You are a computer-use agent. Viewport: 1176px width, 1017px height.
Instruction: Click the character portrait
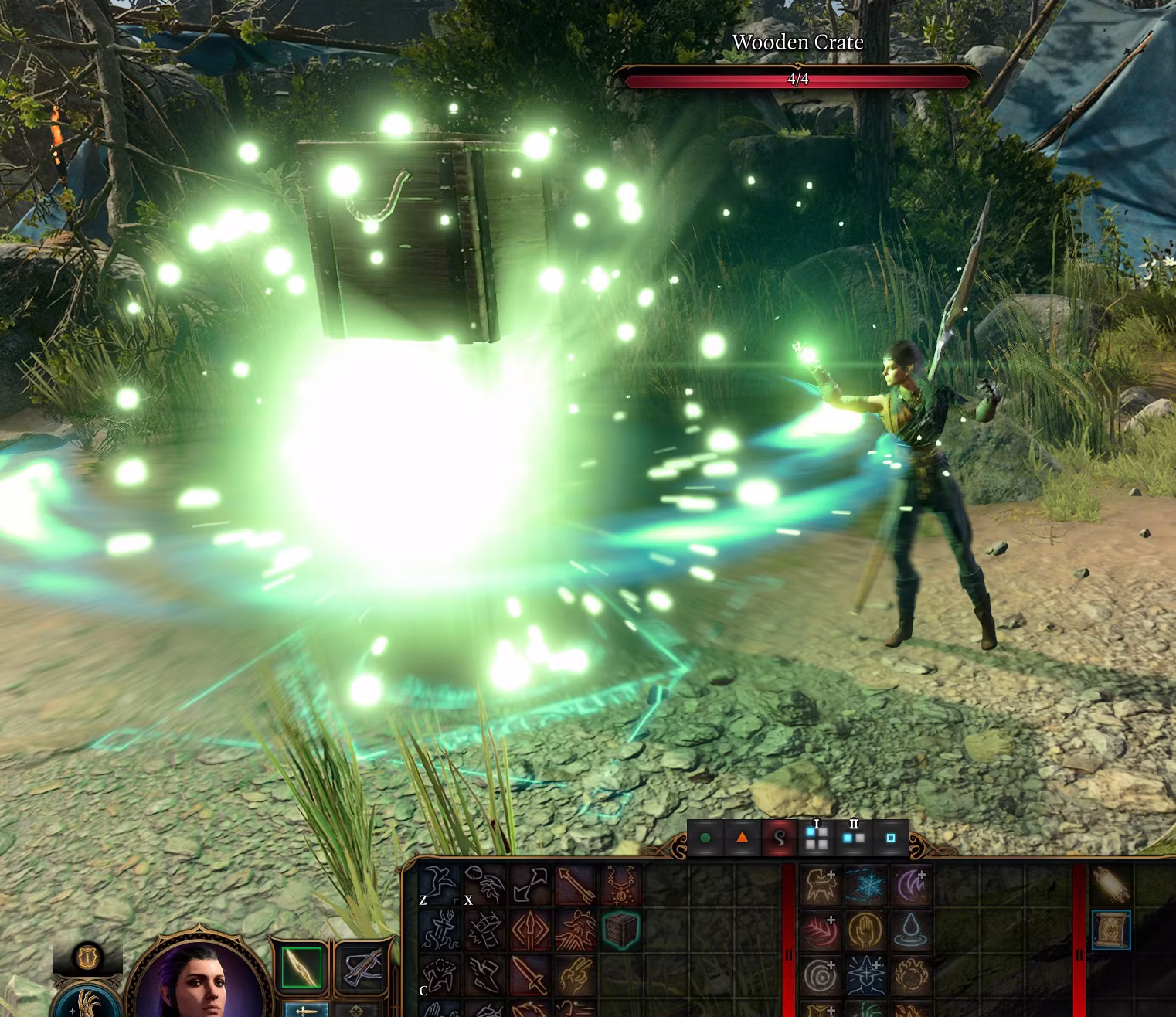[x=196, y=980]
